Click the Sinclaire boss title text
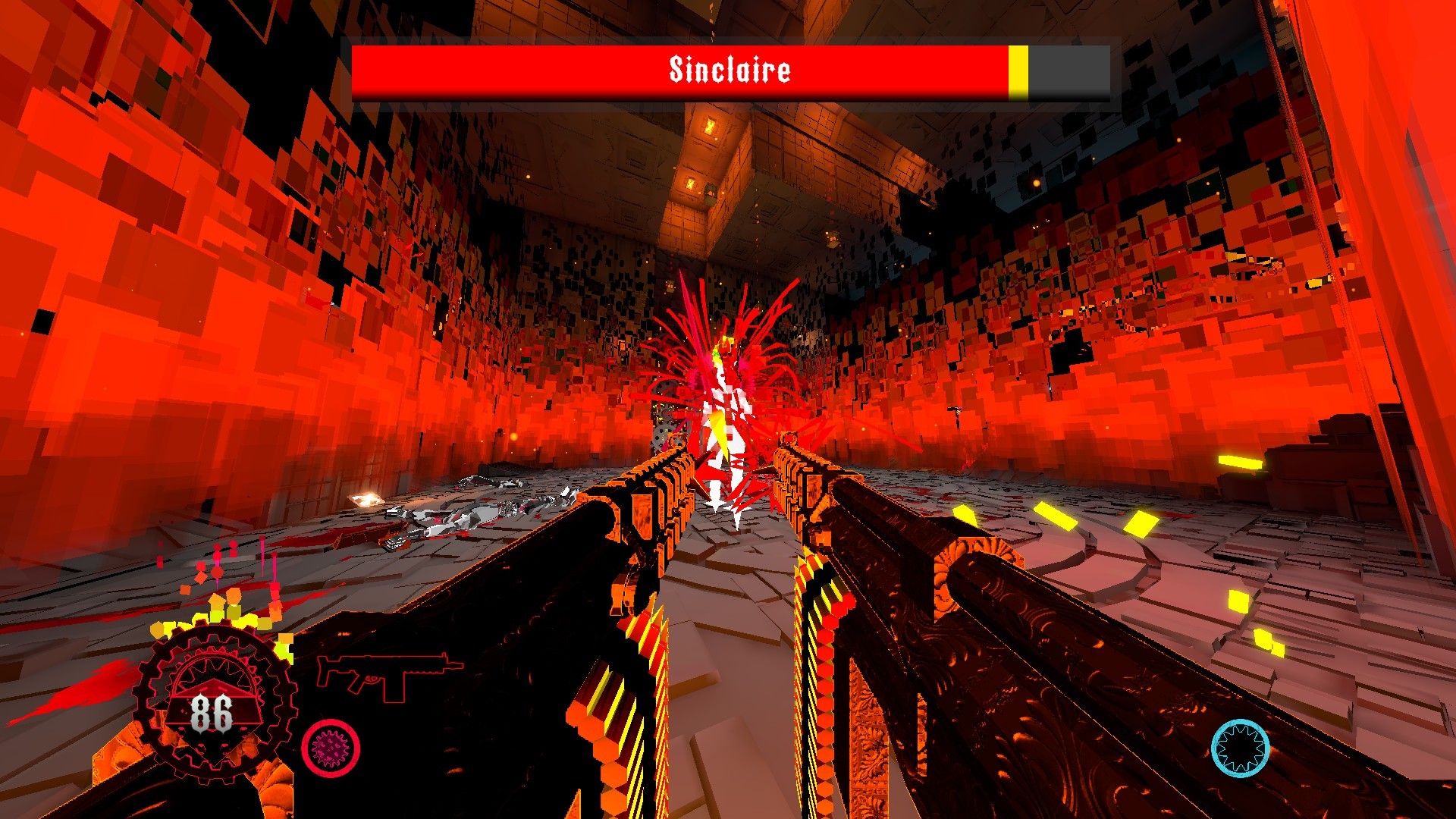Image resolution: width=1456 pixels, height=819 pixels. (730, 70)
